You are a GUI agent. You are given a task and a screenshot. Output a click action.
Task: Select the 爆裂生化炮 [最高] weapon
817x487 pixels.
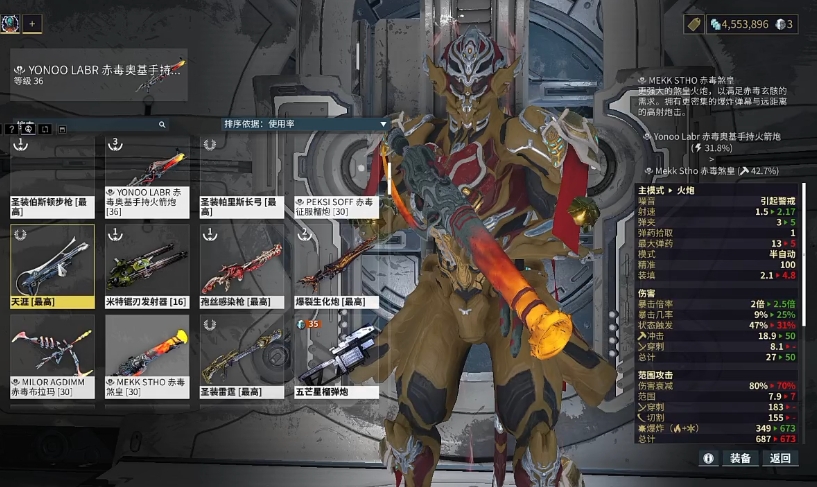pyautogui.click(x=337, y=268)
